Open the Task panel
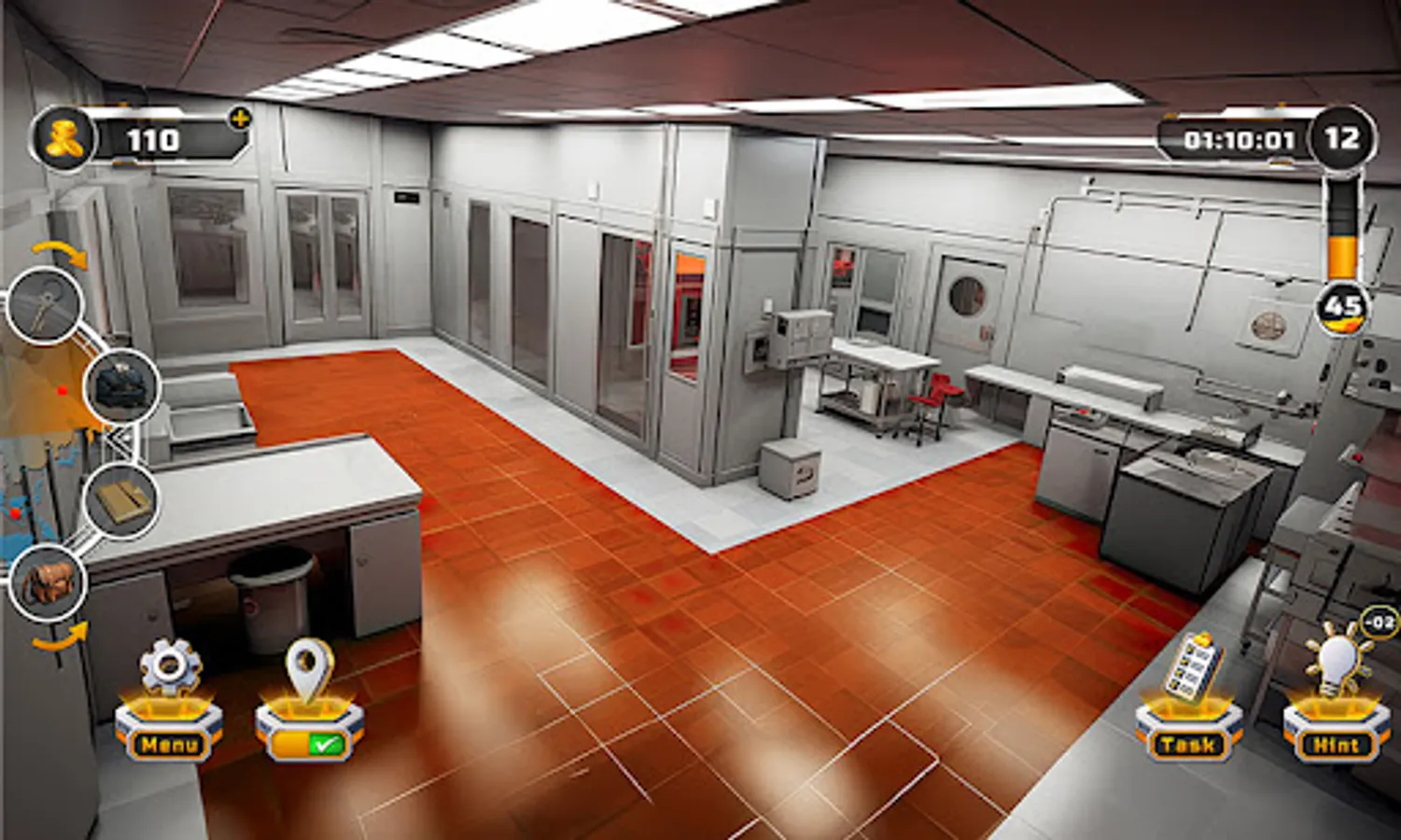The image size is (1401, 840). click(1190, 745)
